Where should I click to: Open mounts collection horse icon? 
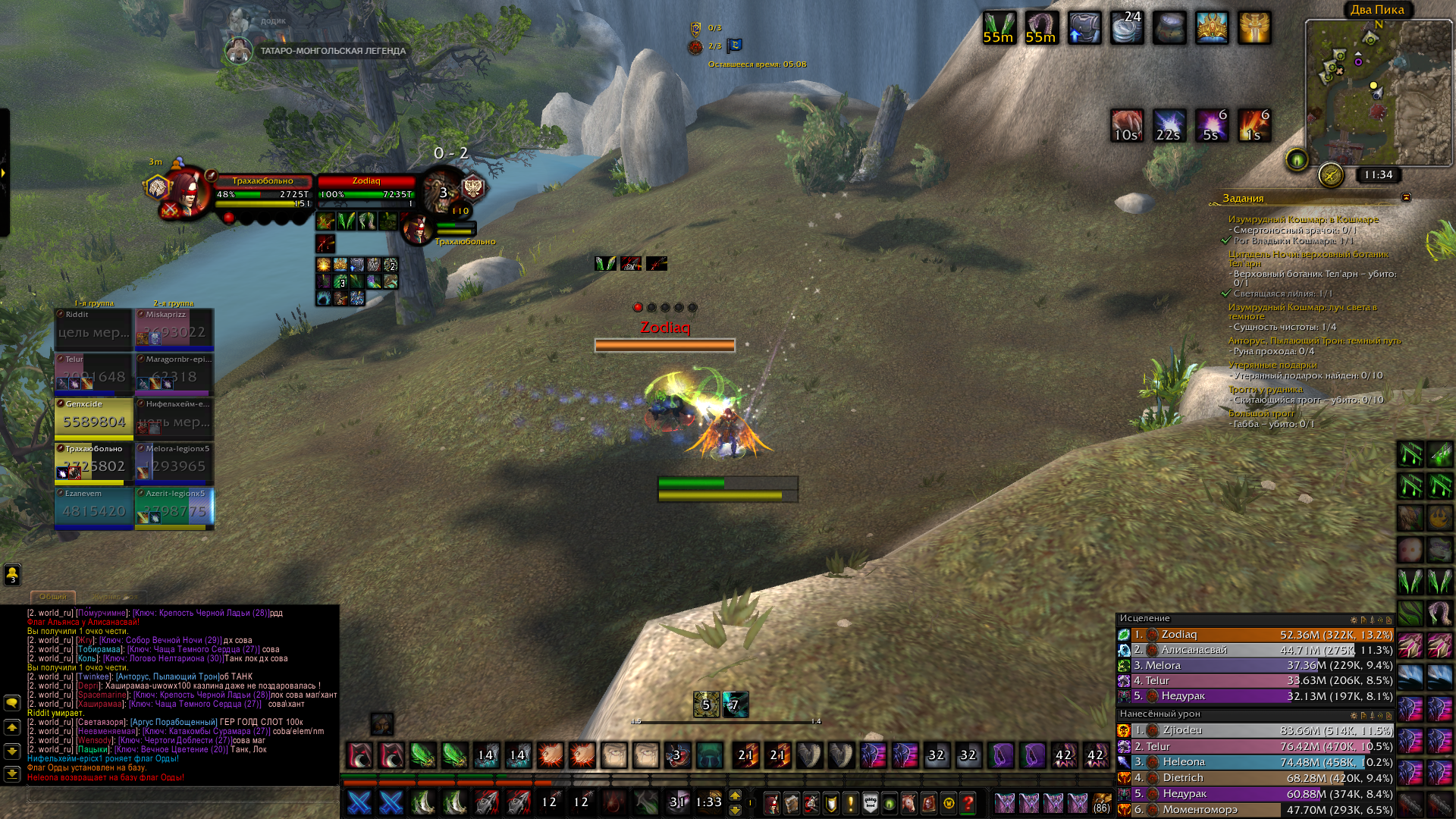tap(908, 803)
